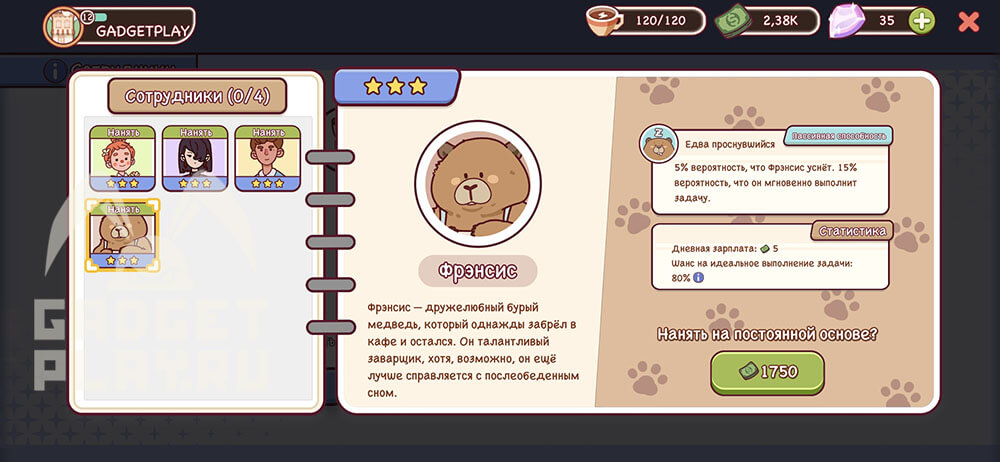1000x462 pixels.
Task: Choose the brown-haired employee card
Action: [268, 158]
